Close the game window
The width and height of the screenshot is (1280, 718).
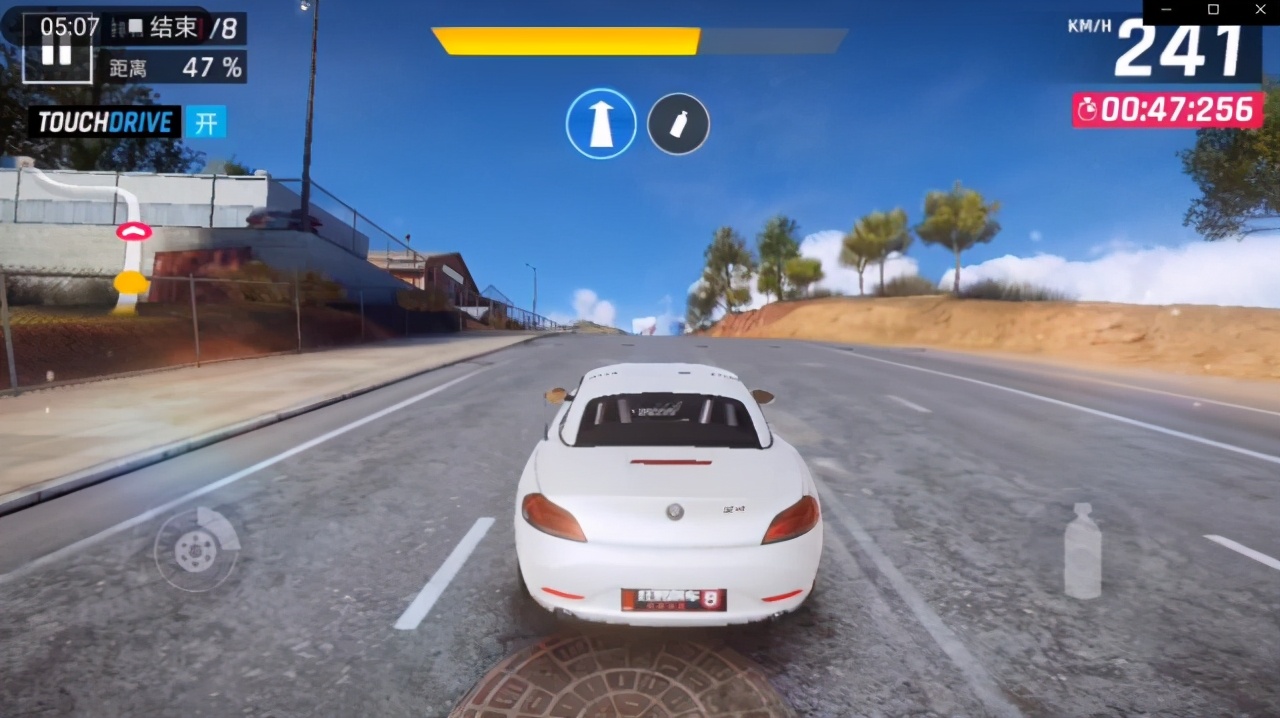[x=1259, y=10]
